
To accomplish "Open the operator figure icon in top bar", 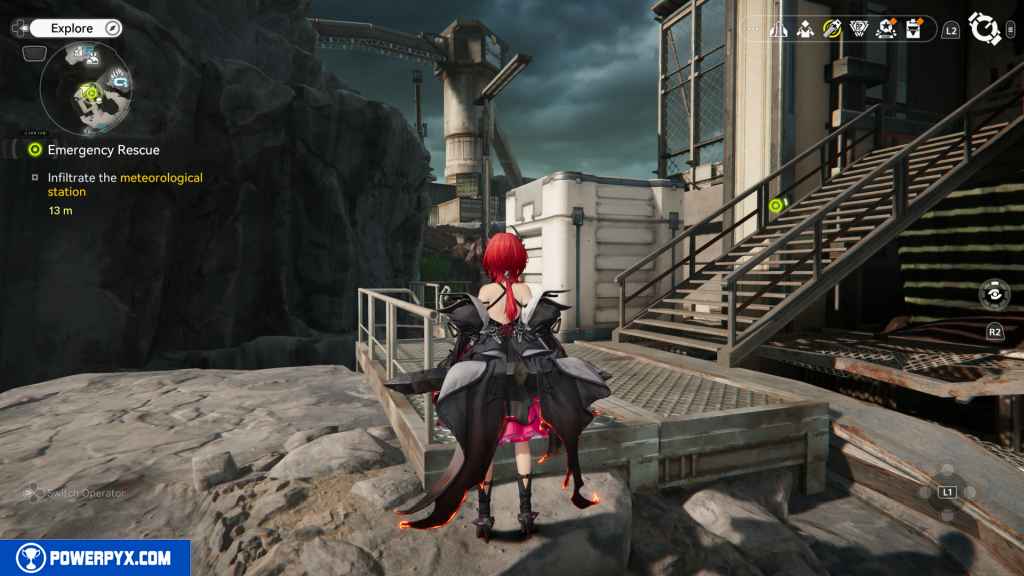I will [805, 29].
